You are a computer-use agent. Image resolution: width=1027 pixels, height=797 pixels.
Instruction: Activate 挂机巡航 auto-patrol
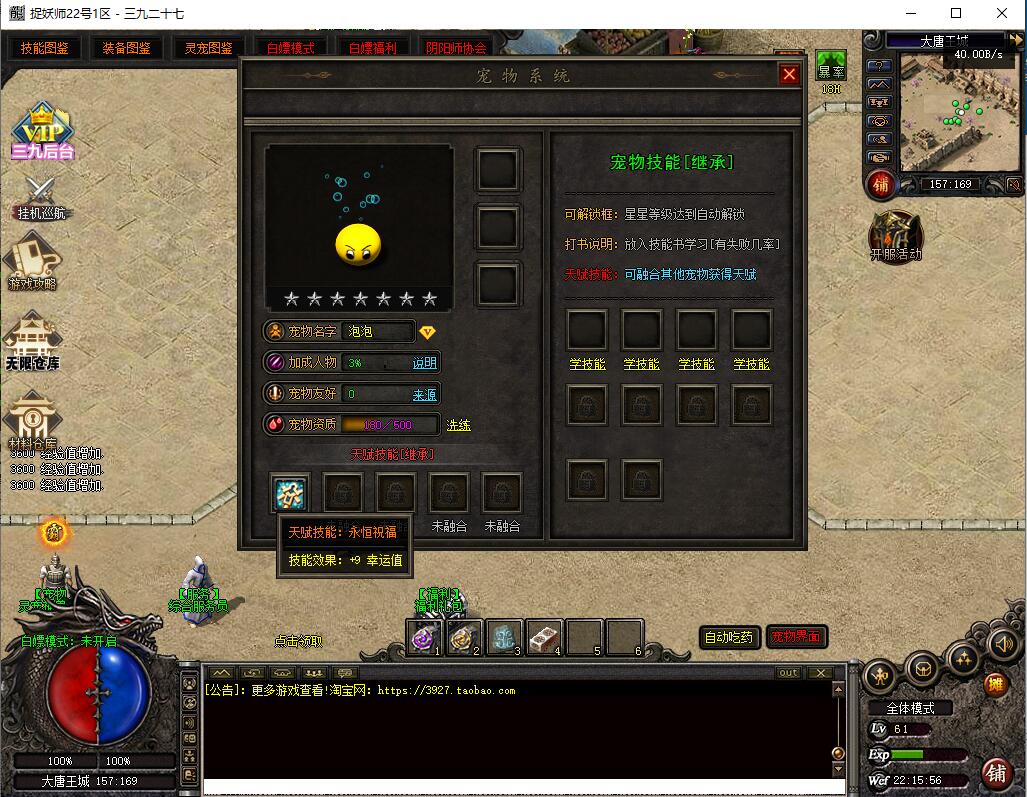[43, 197]
